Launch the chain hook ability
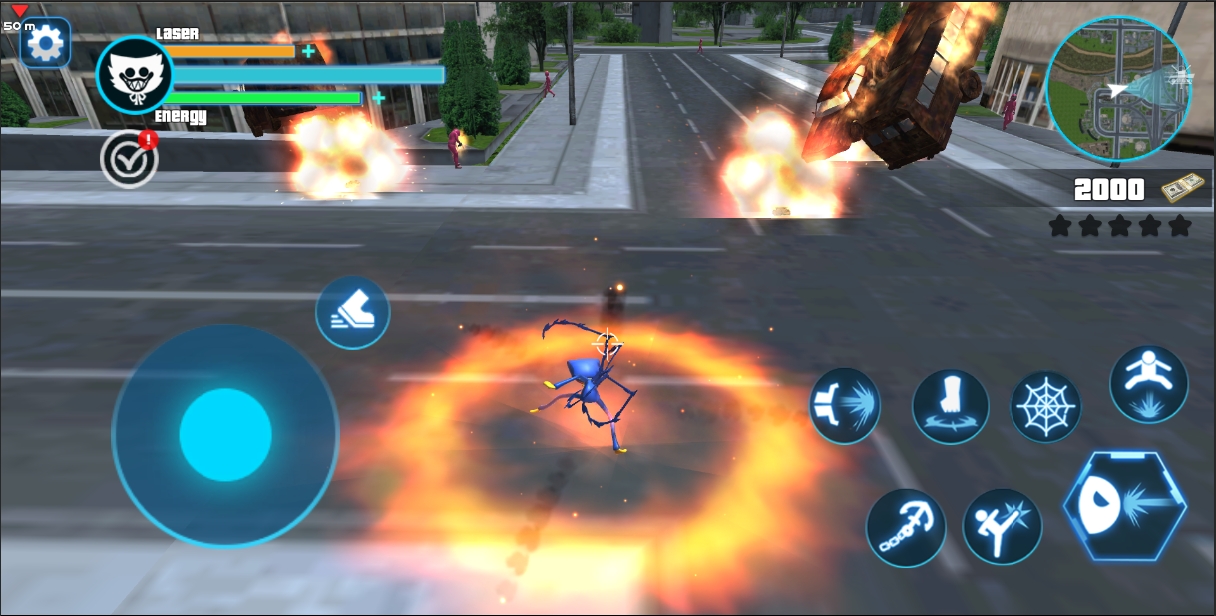1216x616 pixels. (906, 528)
